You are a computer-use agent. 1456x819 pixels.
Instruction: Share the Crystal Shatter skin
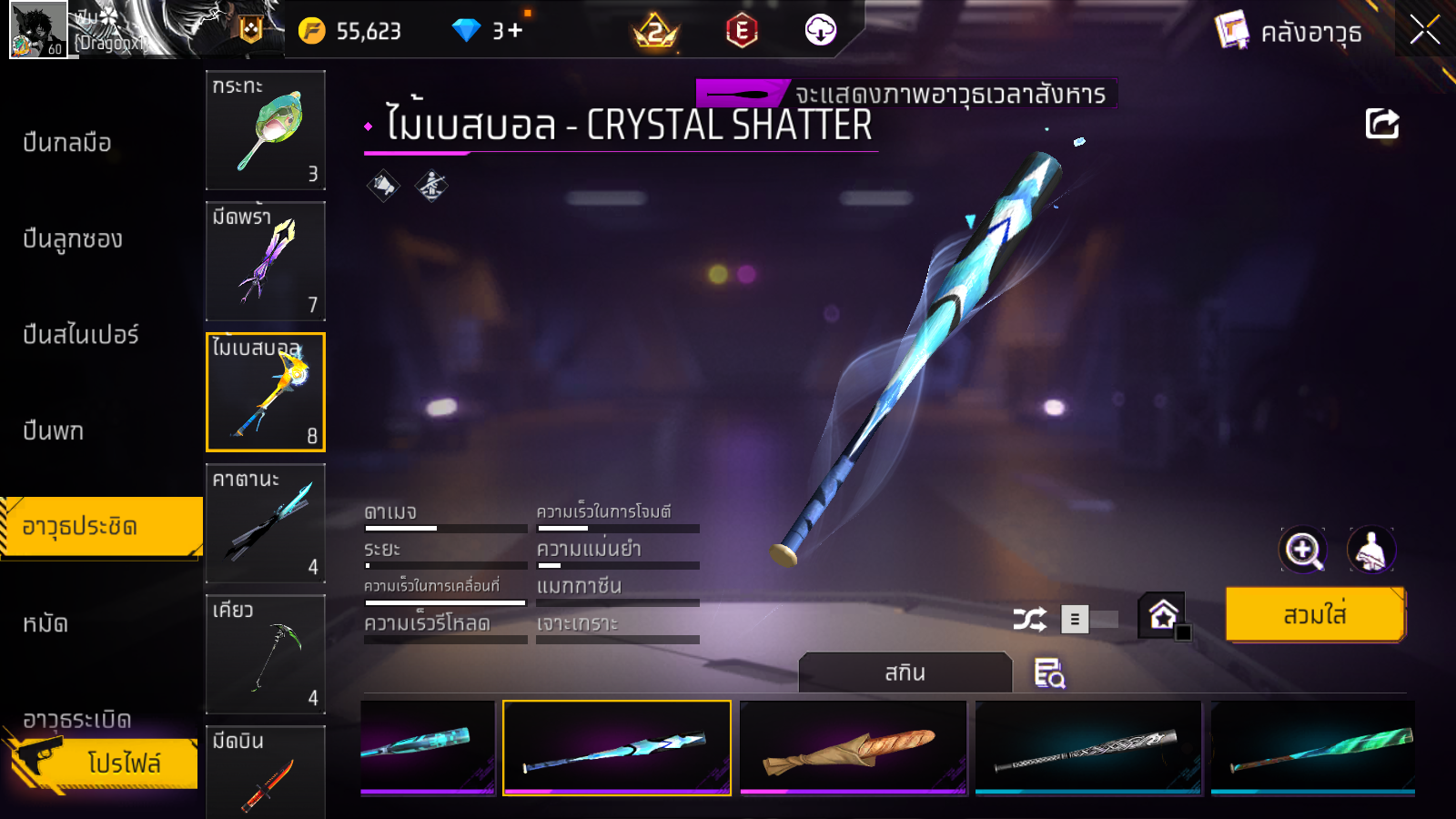(1381, 124)
